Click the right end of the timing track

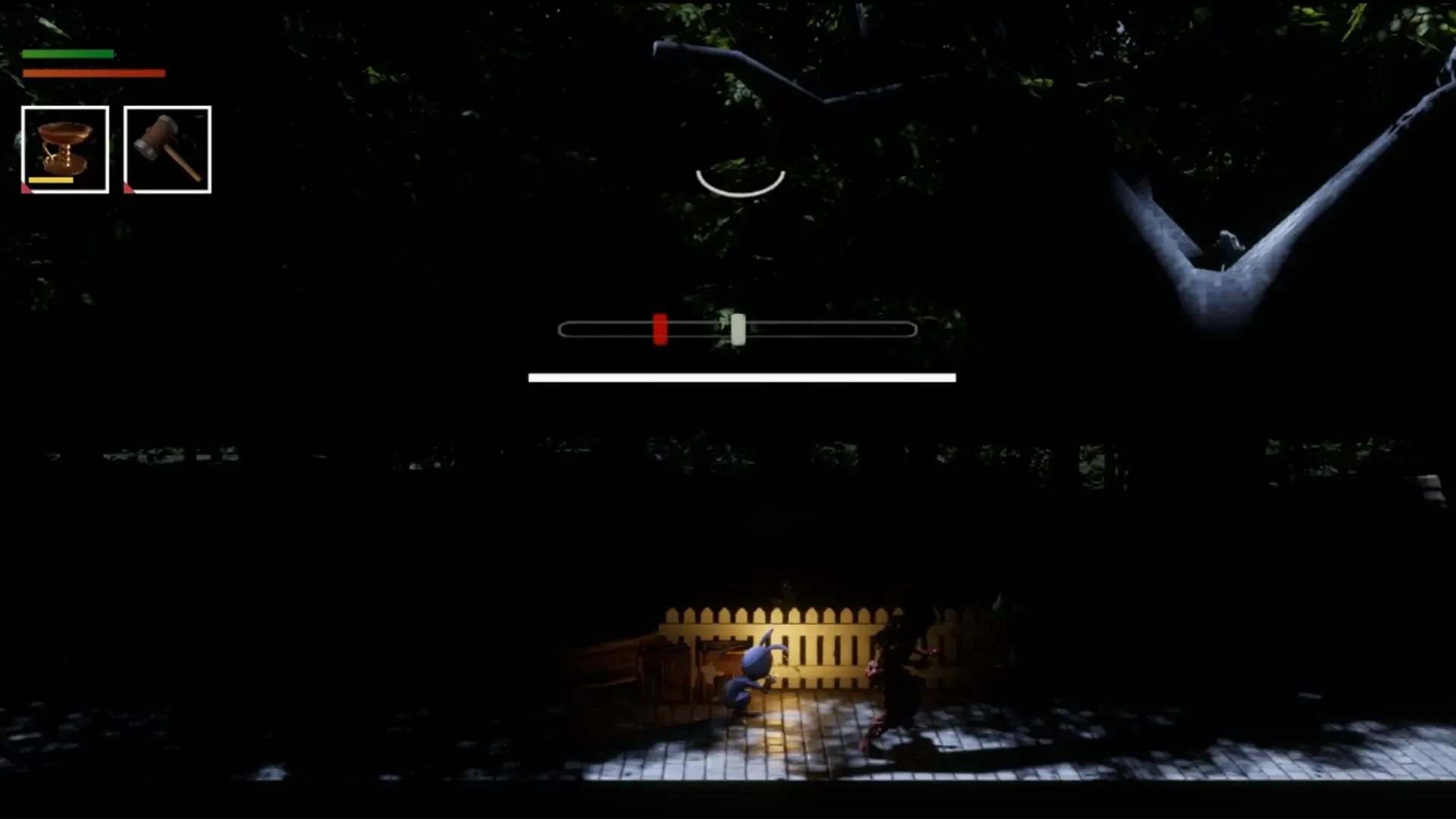910,329
